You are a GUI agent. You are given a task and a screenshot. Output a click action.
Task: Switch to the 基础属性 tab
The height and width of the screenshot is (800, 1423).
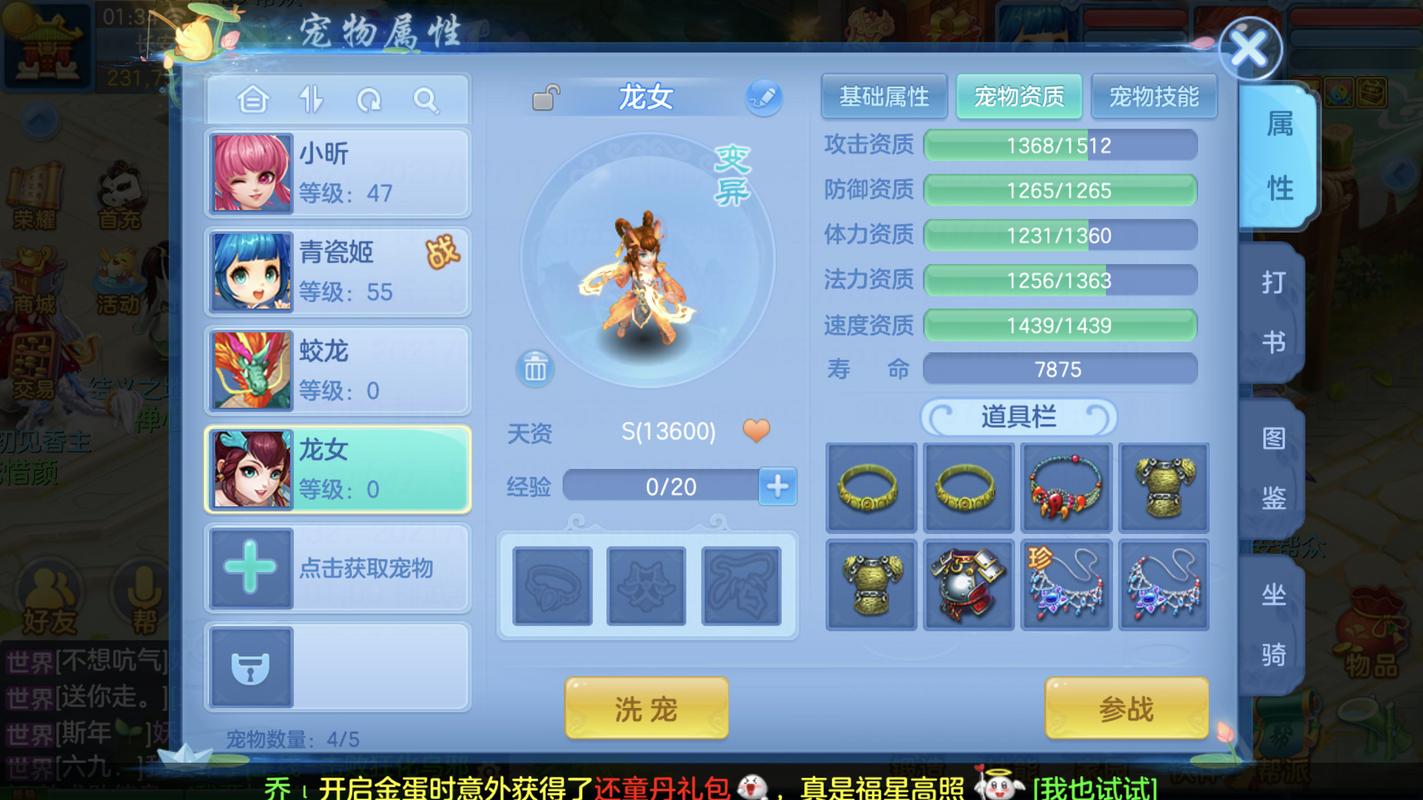[883, 97]
